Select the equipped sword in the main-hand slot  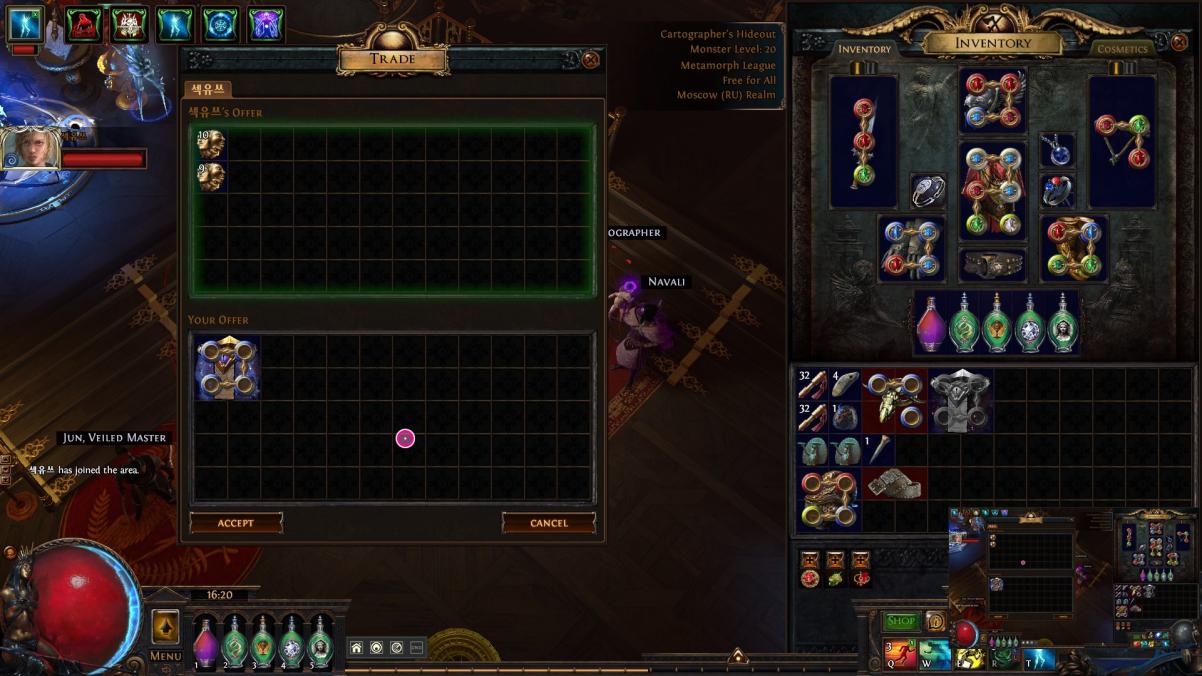pyautogui.click(x=863, y=140)
